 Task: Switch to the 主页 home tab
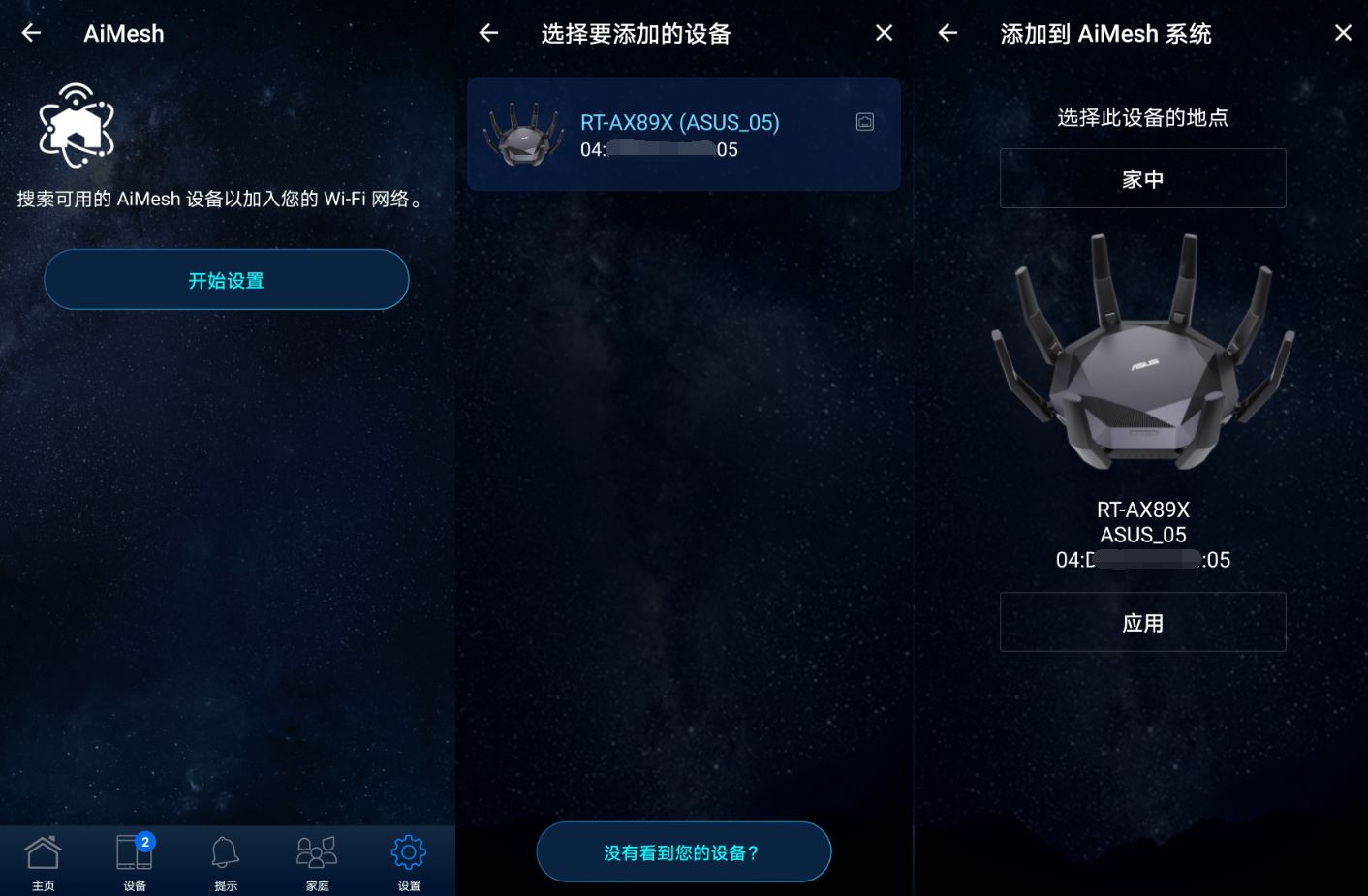pos(43,862)
